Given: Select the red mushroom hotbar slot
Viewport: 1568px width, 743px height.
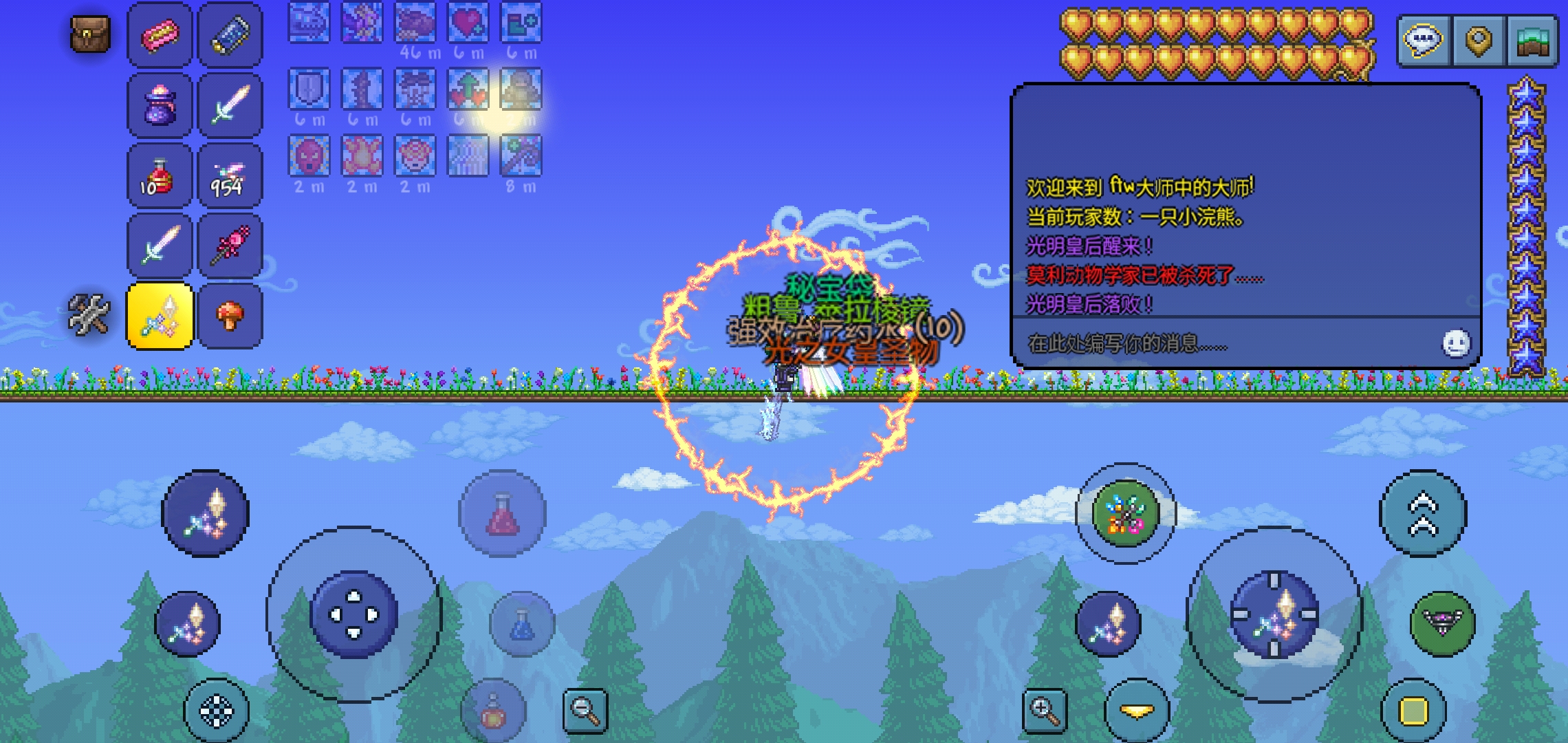Looking at the screenshot, I should pyautogui.click(x=230, y=316).
